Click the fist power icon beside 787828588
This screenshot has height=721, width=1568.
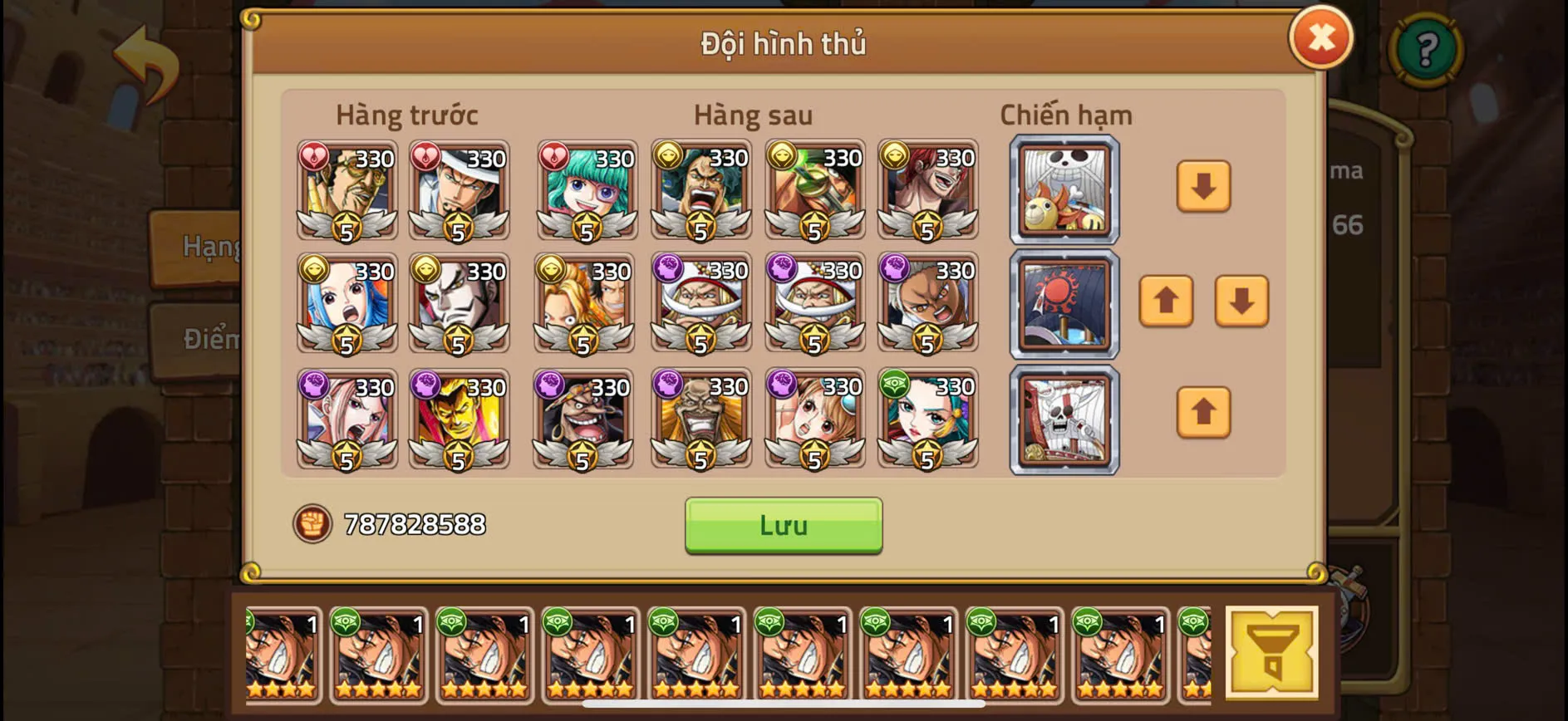click(312, 524)
